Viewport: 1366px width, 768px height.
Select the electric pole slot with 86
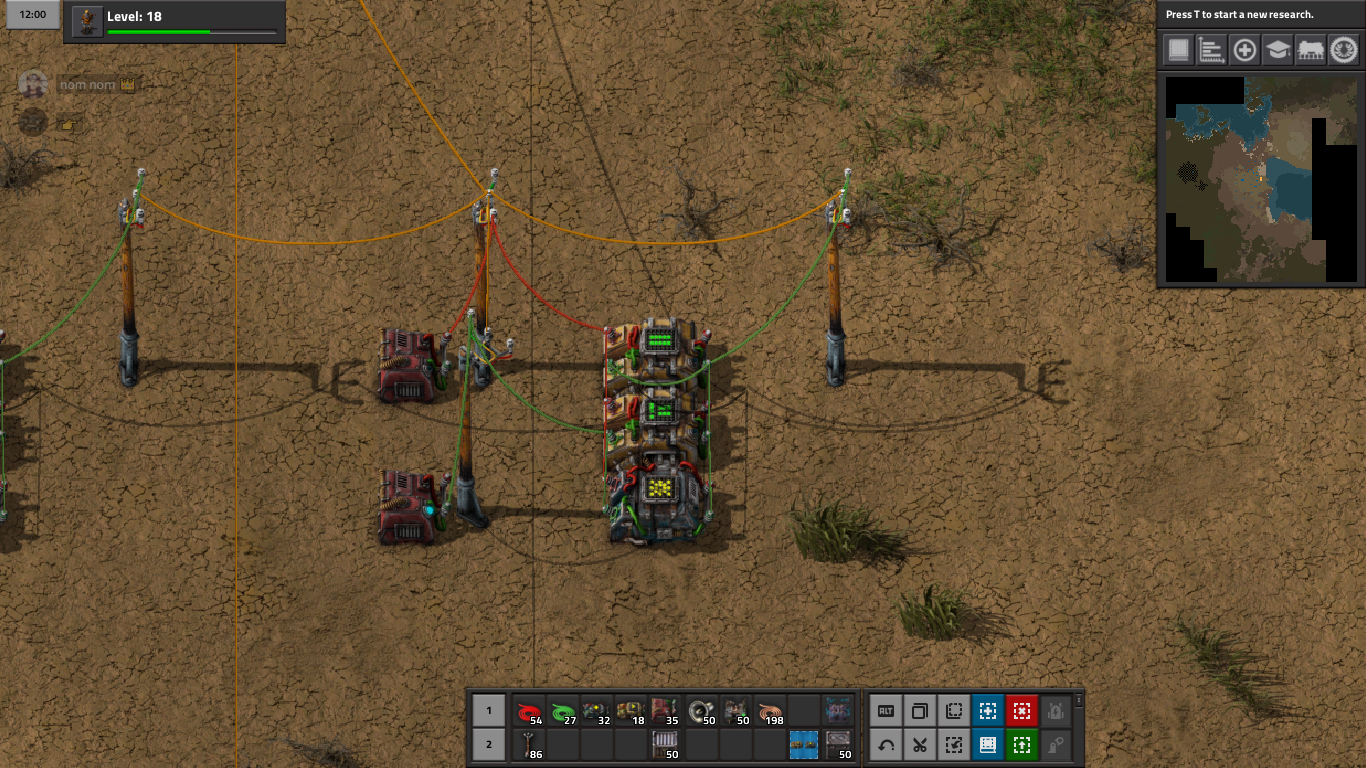[530, 745]
